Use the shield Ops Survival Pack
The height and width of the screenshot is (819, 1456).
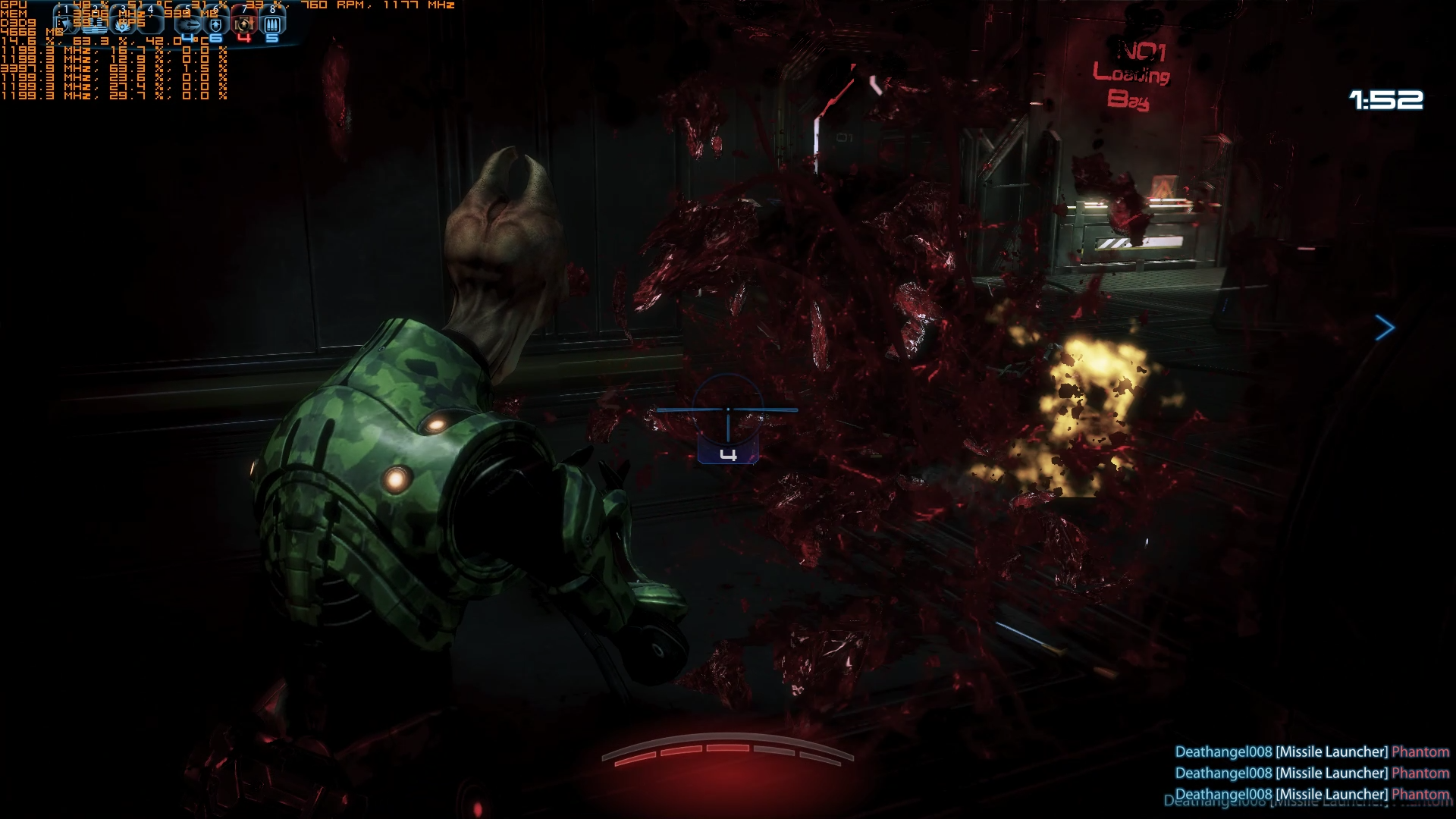216,24
